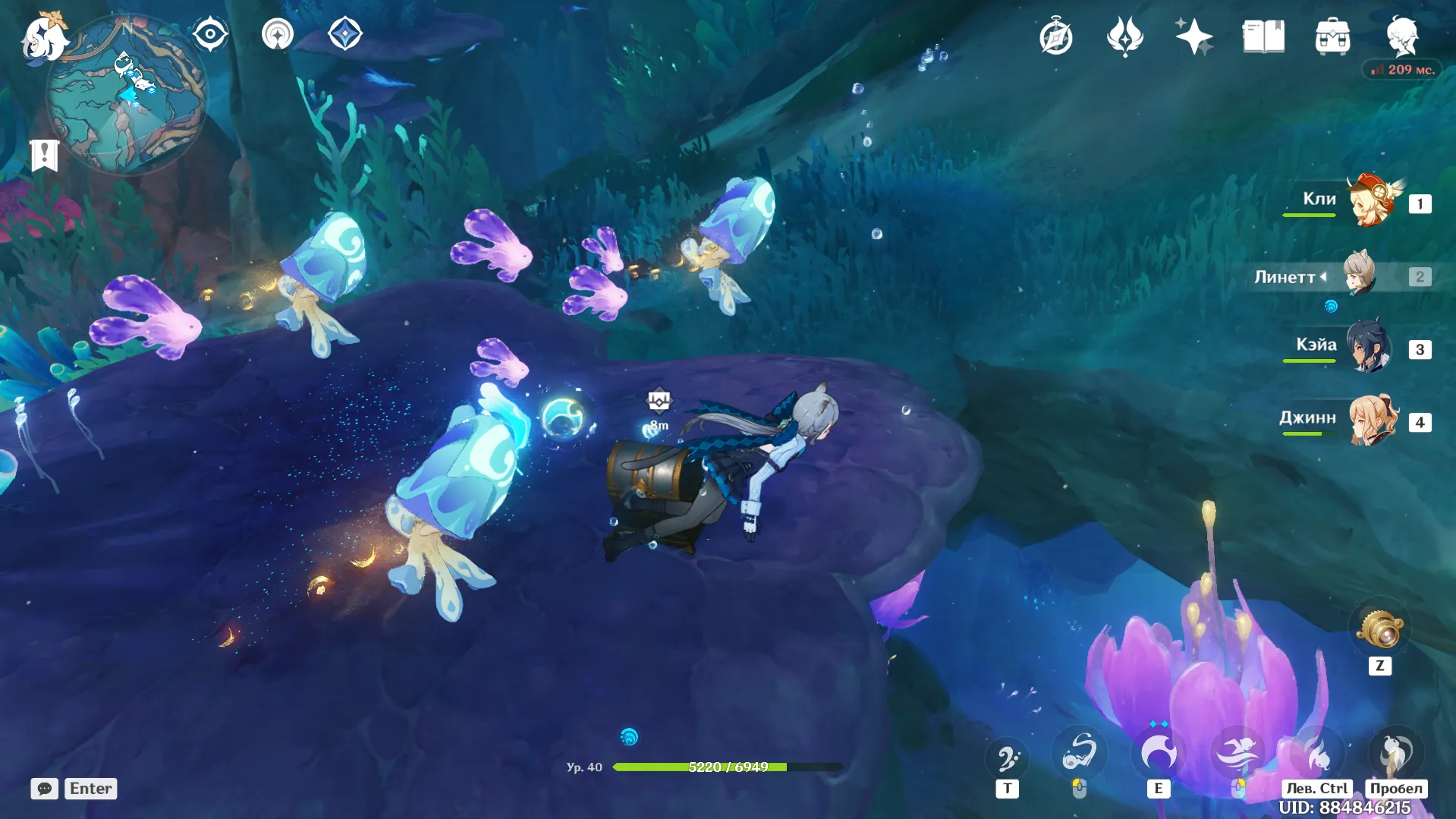The width and height of the screenshot is (1456, 819).
Task: Use the golden kamera gadget
Action: 1379,629
